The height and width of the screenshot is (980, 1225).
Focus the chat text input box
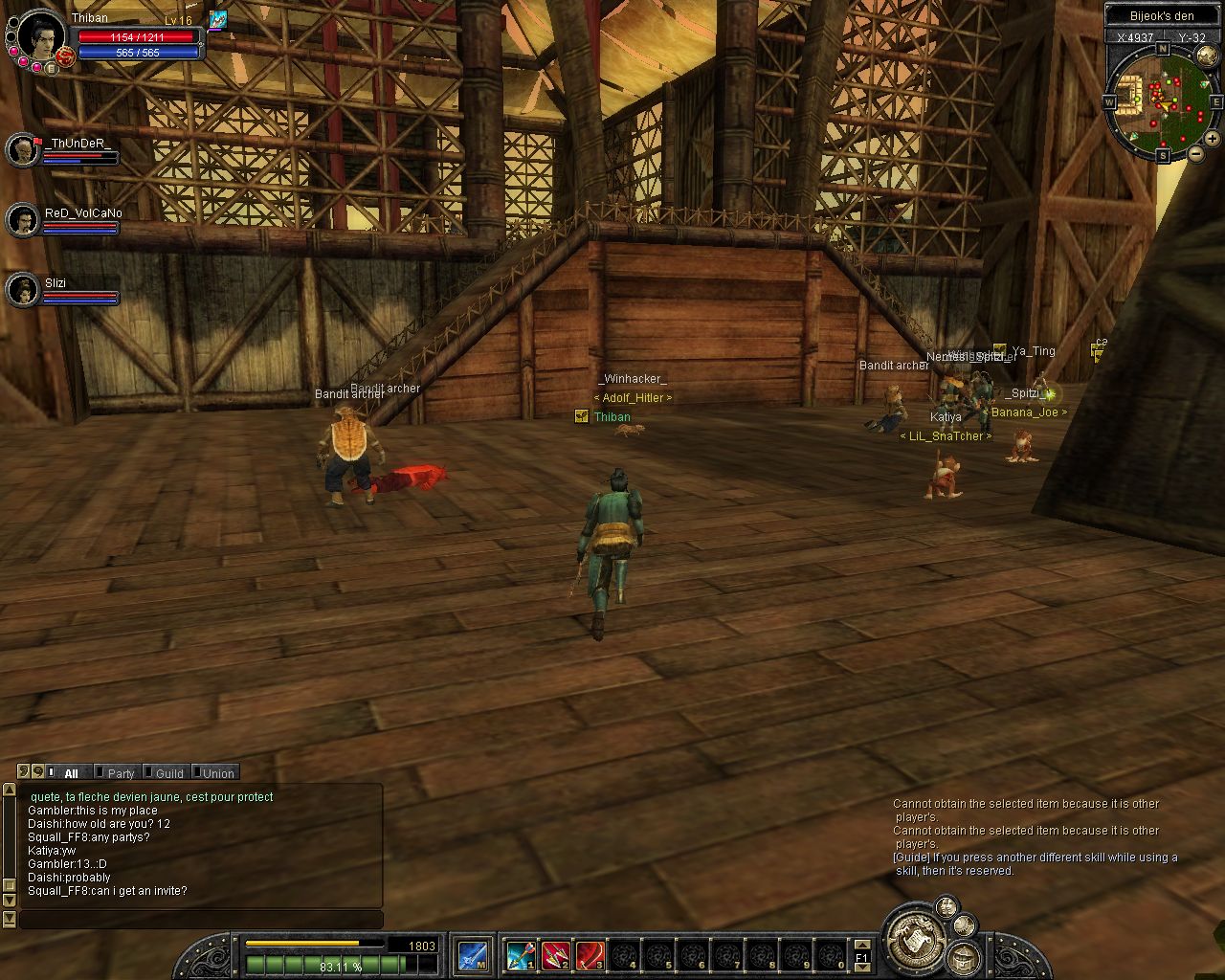tap(201, 920)
